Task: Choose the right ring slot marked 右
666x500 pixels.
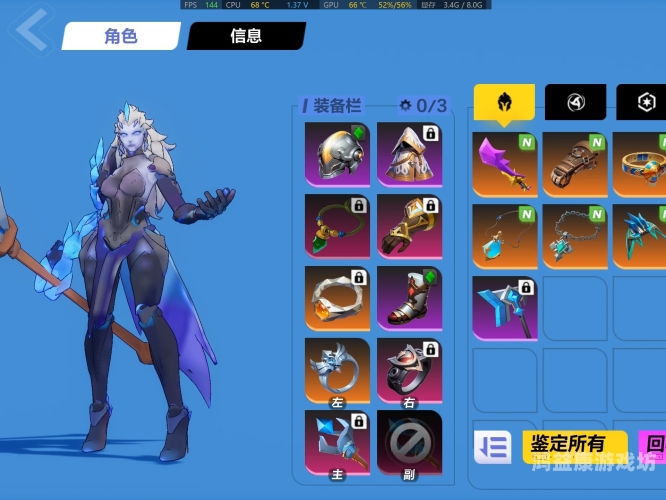Action: (x=409, y=371)
